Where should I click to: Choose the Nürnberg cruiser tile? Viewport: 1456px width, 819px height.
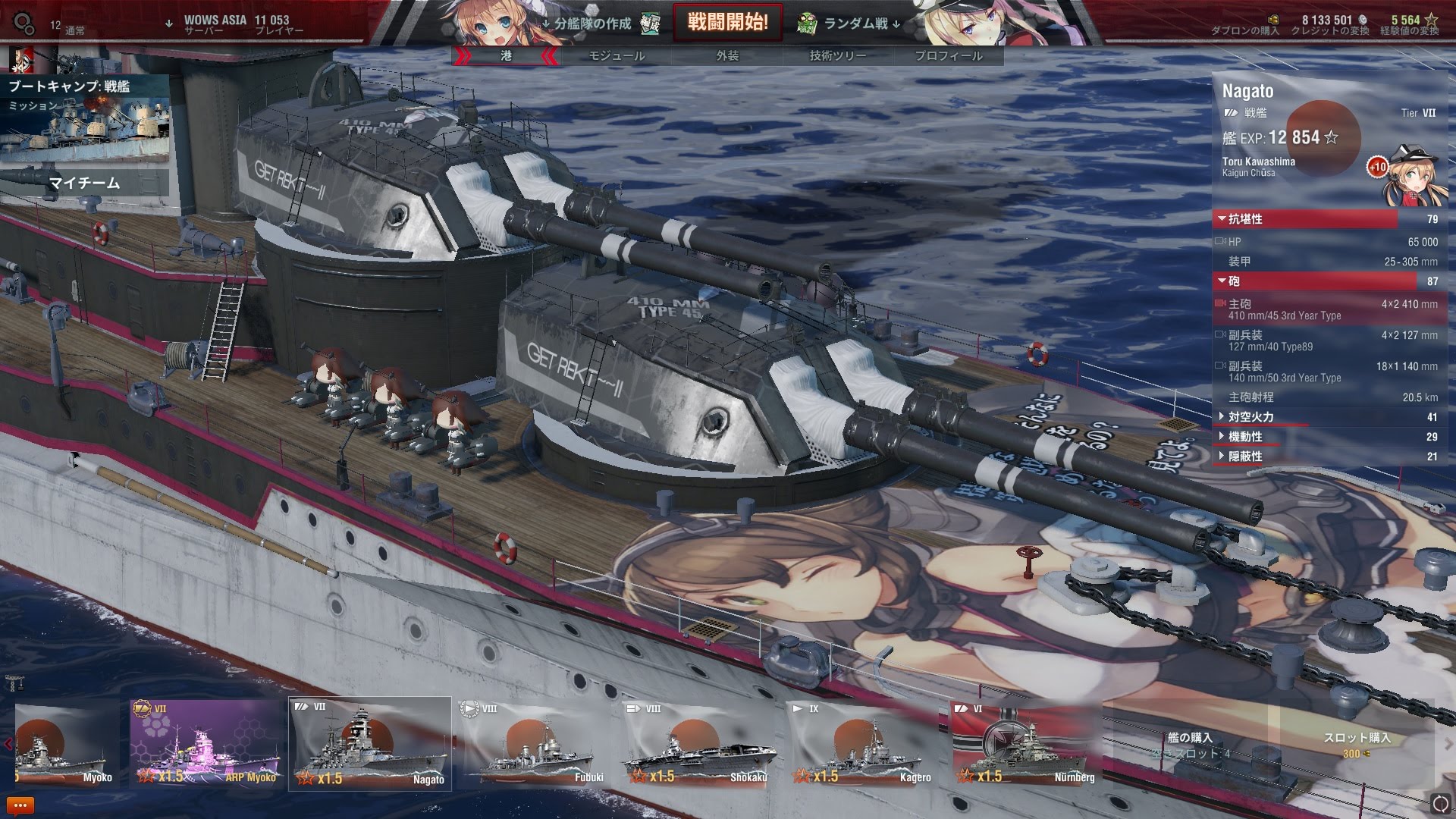[1027, 744]
